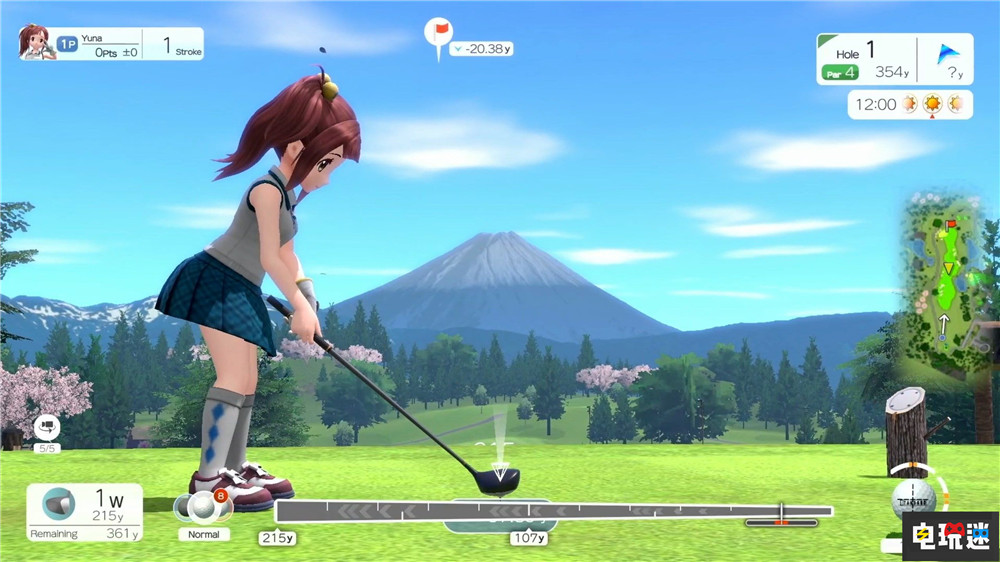Show the 12:00 weather forecast panel
Viewport: 1000px width, 562px height.
[909, 104]
